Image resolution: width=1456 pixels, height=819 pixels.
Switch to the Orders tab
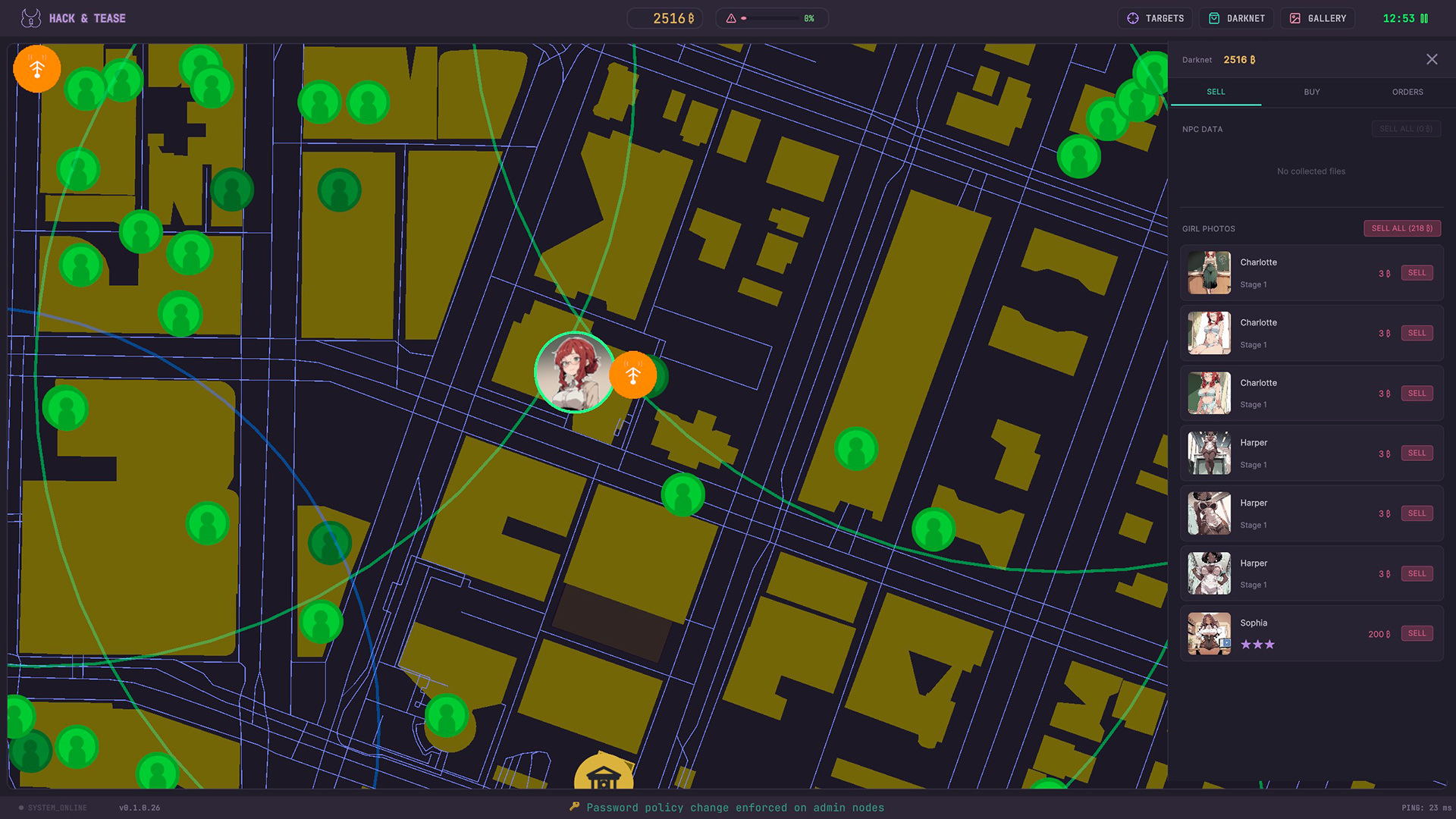point(1407,92)
